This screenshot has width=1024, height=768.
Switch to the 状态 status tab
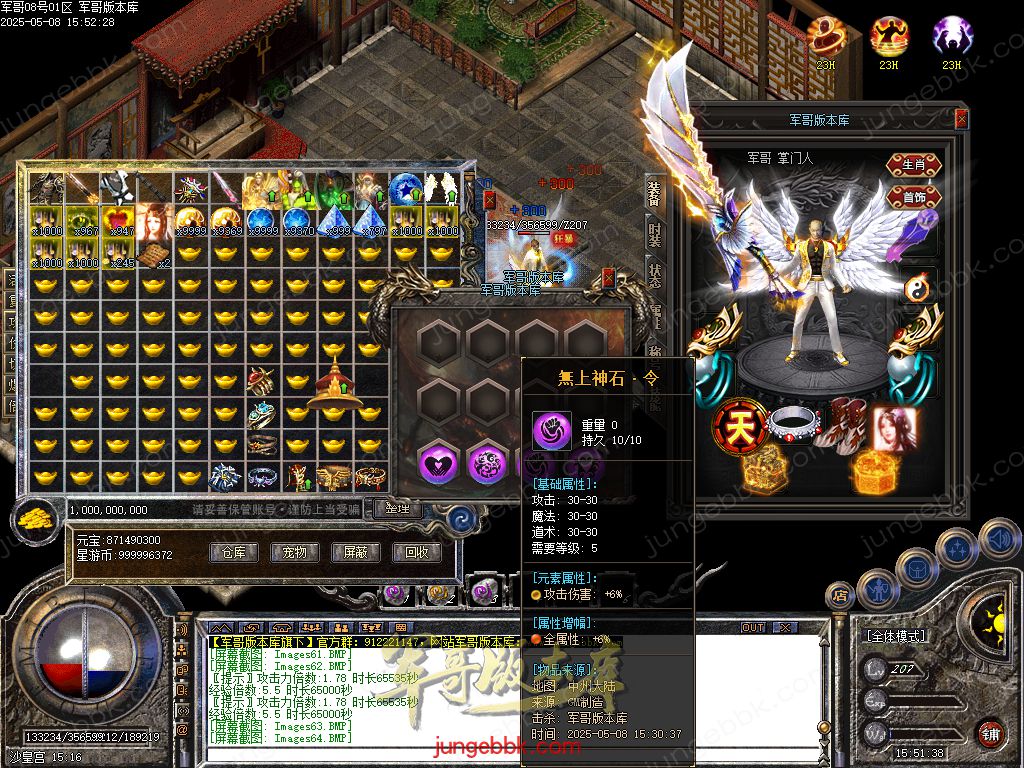[x=654, y=274]
